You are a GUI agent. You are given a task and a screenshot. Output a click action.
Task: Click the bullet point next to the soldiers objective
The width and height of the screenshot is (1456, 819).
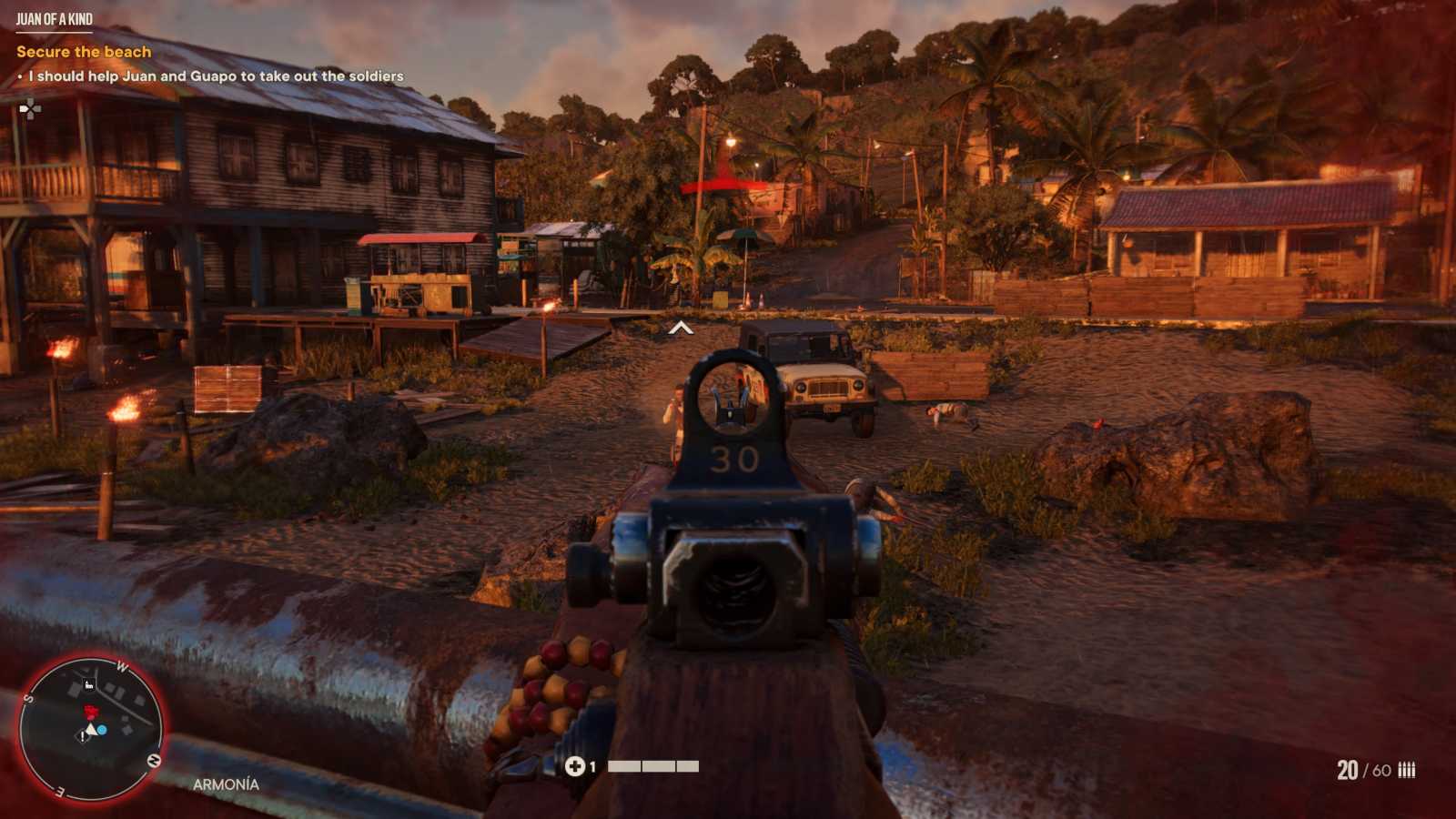[22, 77]
